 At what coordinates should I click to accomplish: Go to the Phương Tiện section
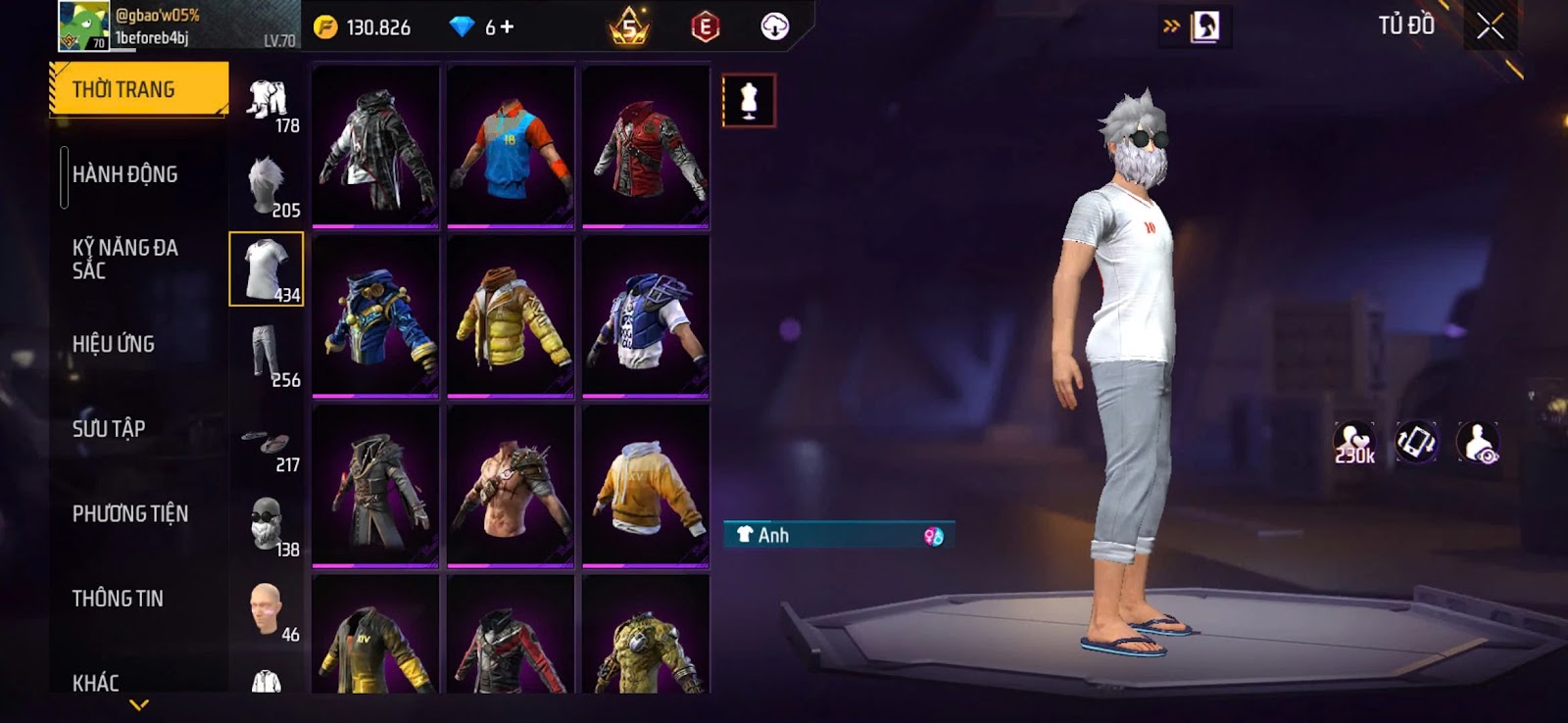point(130,513)
